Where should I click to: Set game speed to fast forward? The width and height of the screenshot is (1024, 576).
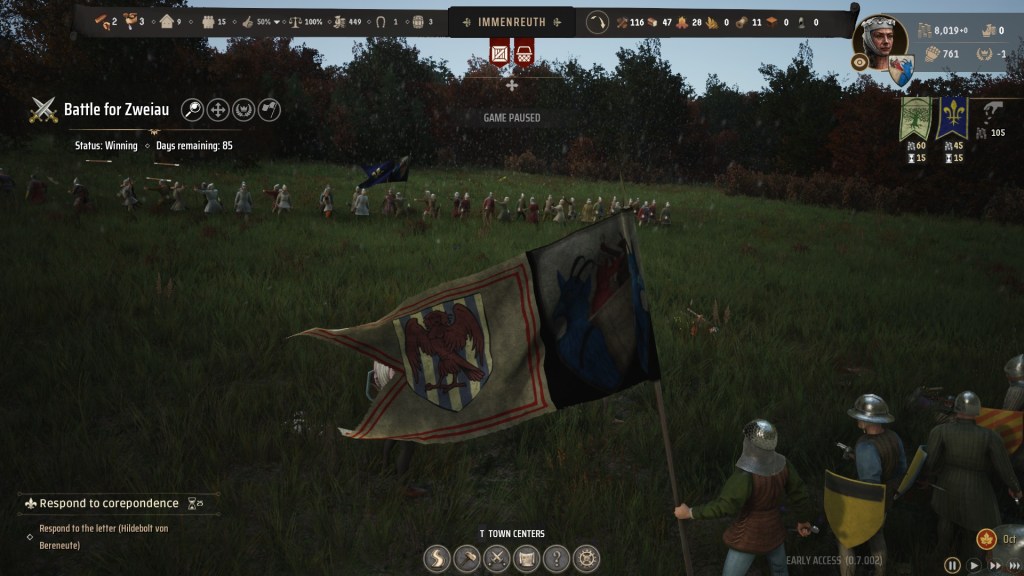click(x=996, y=566)
